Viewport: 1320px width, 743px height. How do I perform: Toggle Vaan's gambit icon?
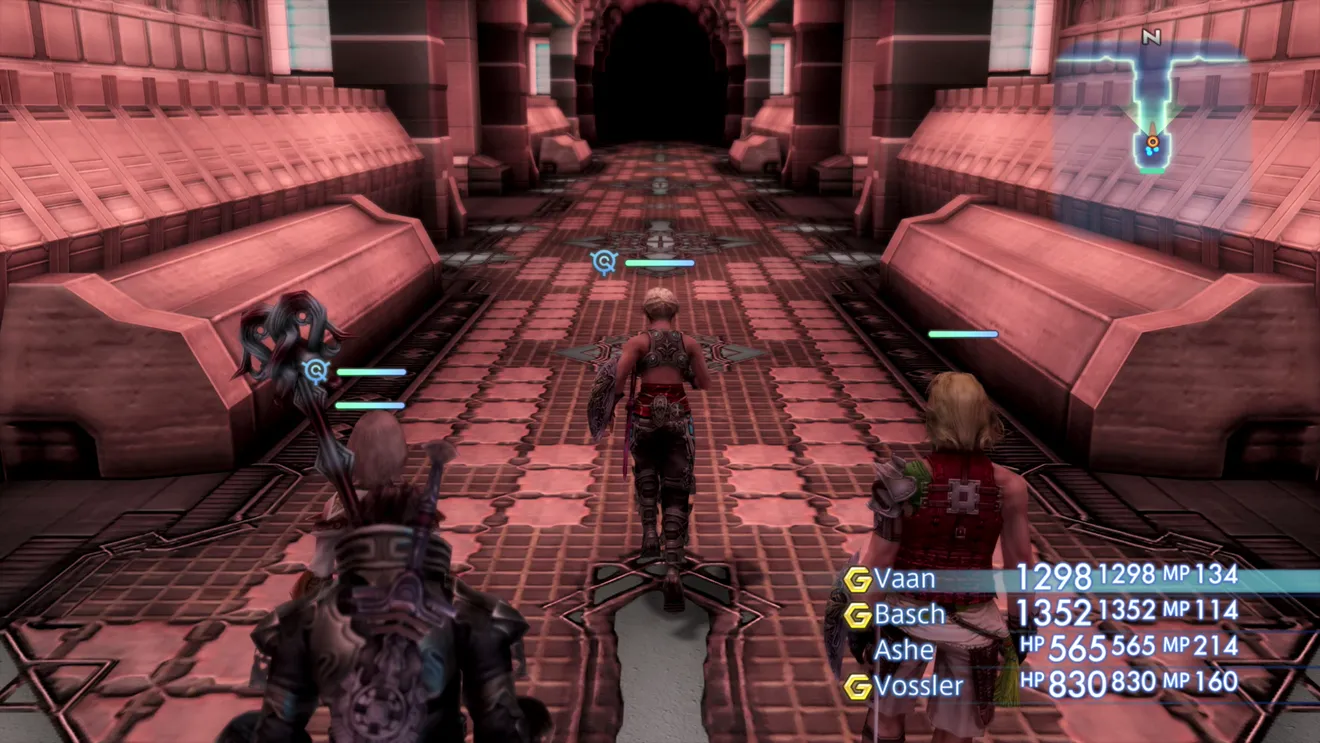(x=857, y=579)
